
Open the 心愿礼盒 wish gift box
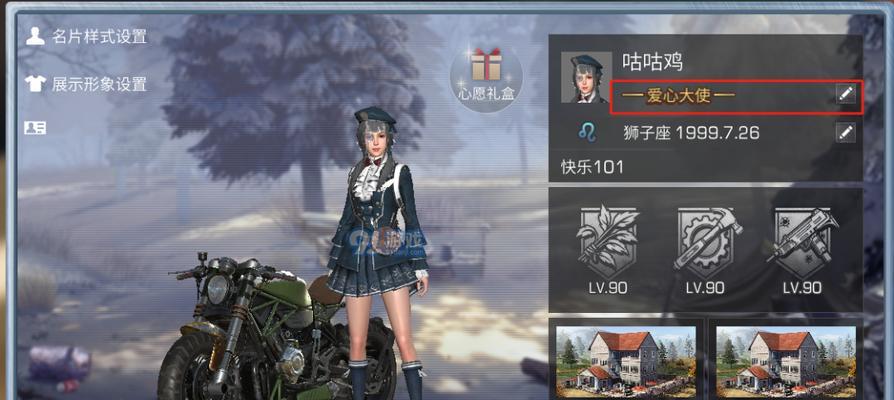[x=486, y=76]
